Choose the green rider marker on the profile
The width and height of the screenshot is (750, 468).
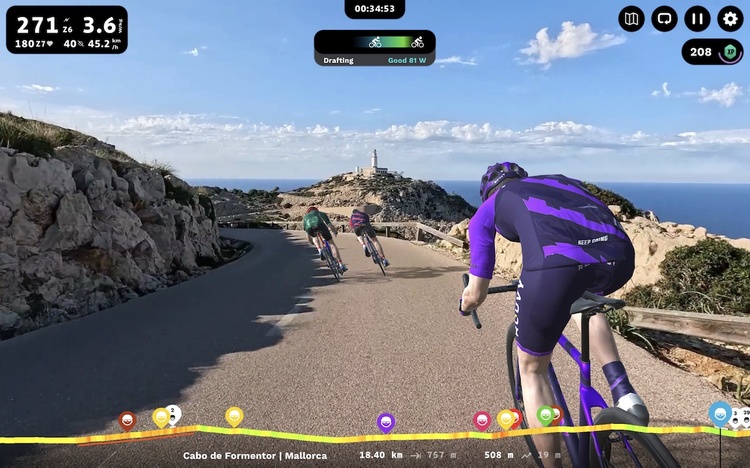click(x=546, y=414)
